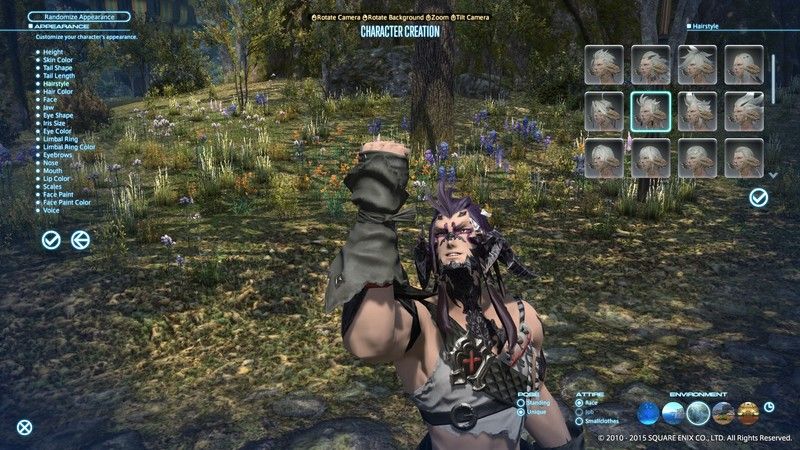
Task: Confirm appearance with the left panel checkmark
Action: 51,240
